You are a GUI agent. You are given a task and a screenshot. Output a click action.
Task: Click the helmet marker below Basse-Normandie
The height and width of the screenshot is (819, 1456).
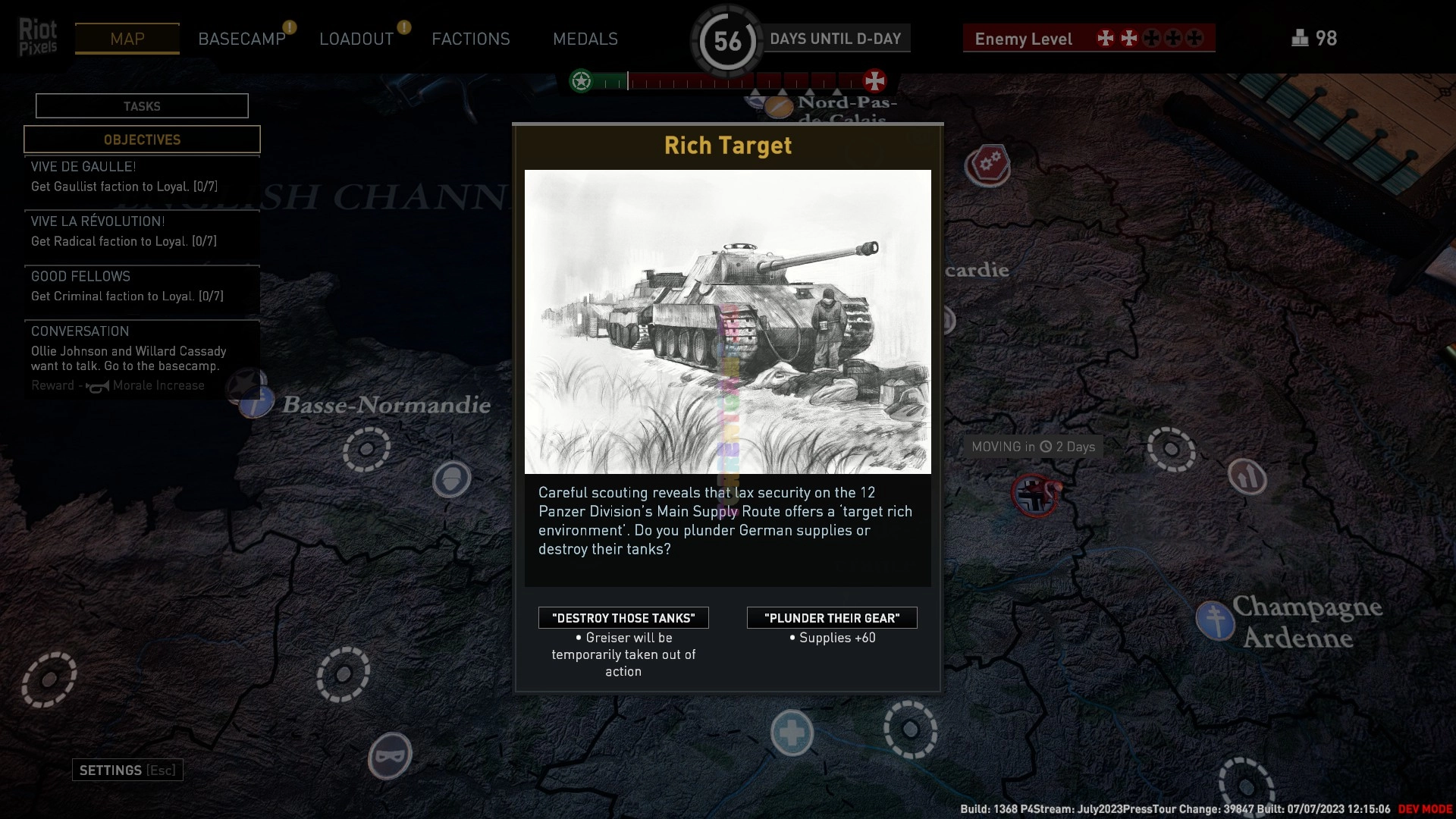(x=452, y=479)
